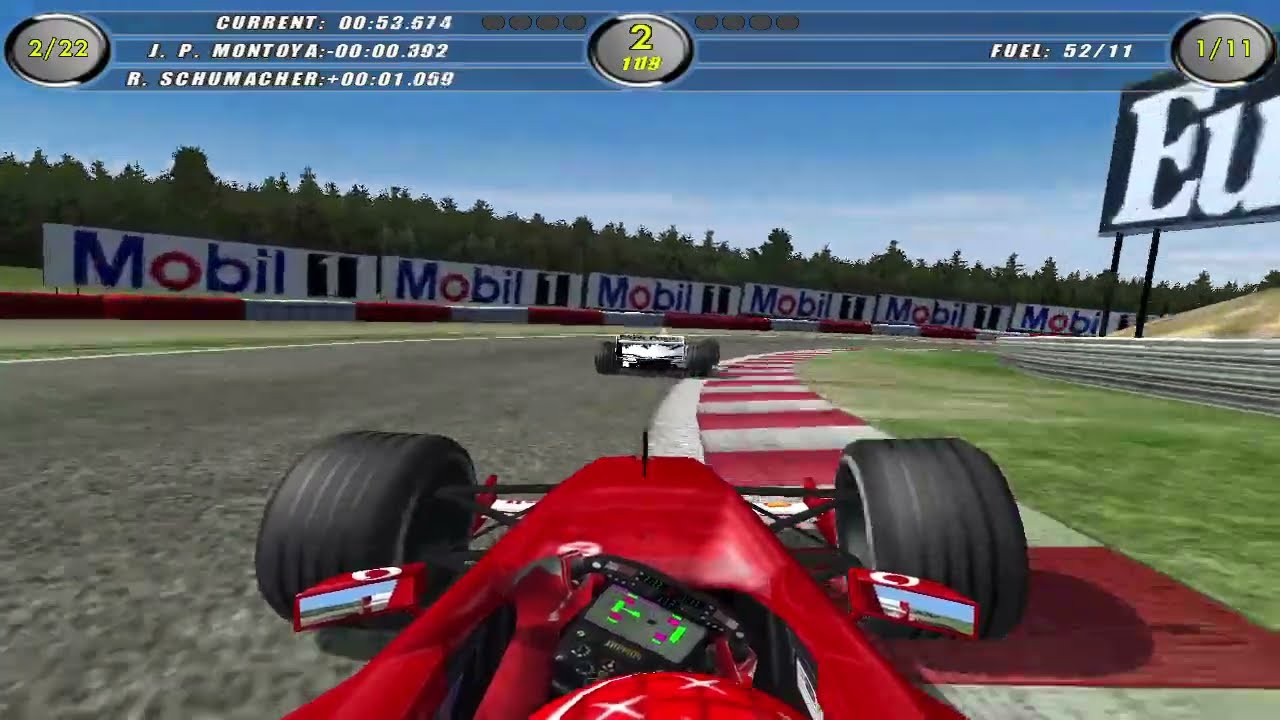The image size is (1280, 720).
Task: Click the Ferrari logo on the steering wheel
Action: pos(622,650)
